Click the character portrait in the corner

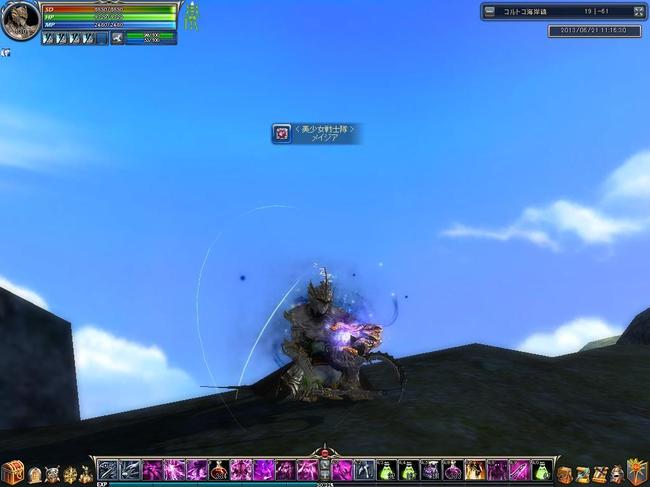[x=19, y=20]
